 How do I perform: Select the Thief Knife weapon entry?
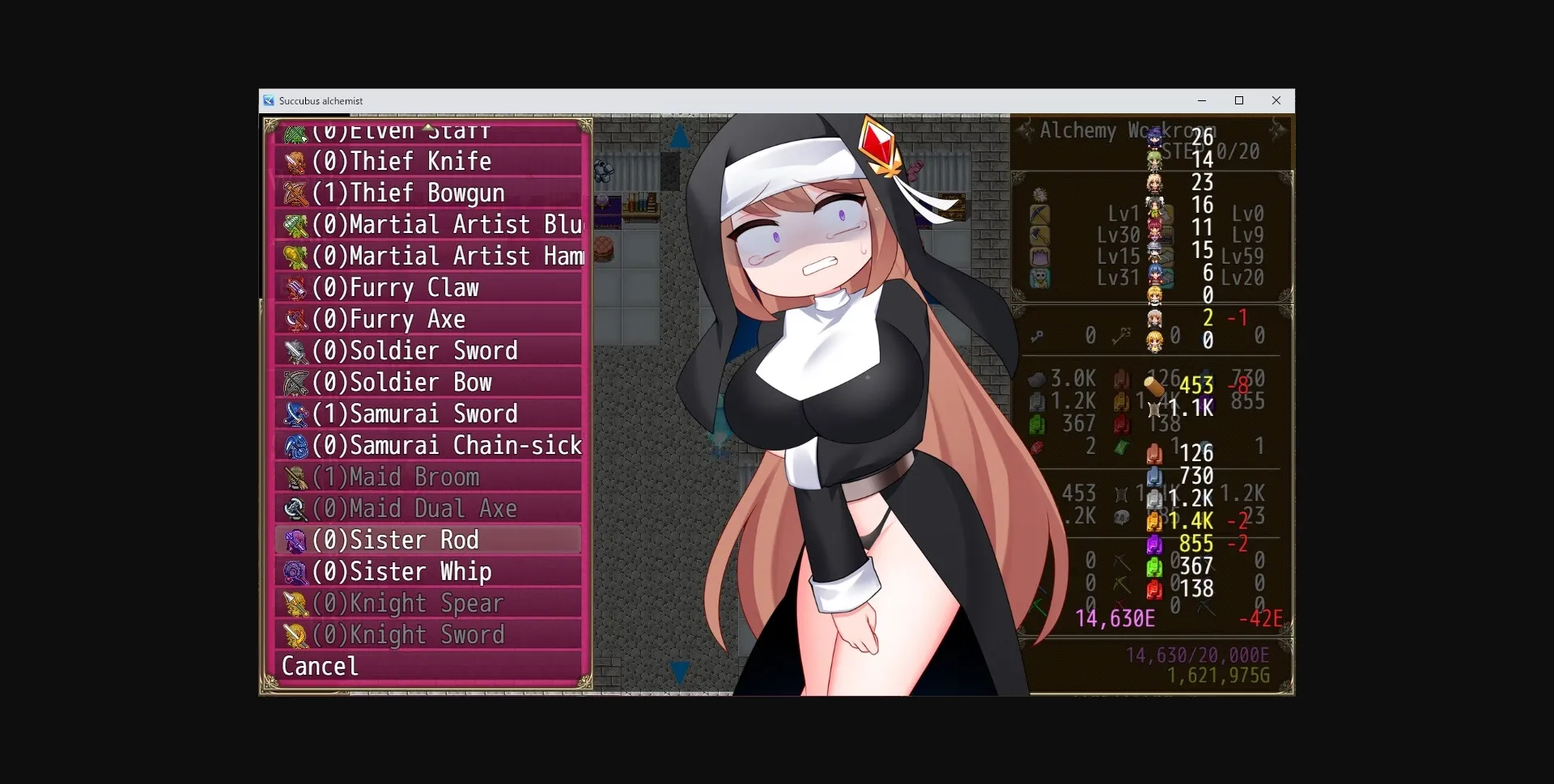coord(402,161)
